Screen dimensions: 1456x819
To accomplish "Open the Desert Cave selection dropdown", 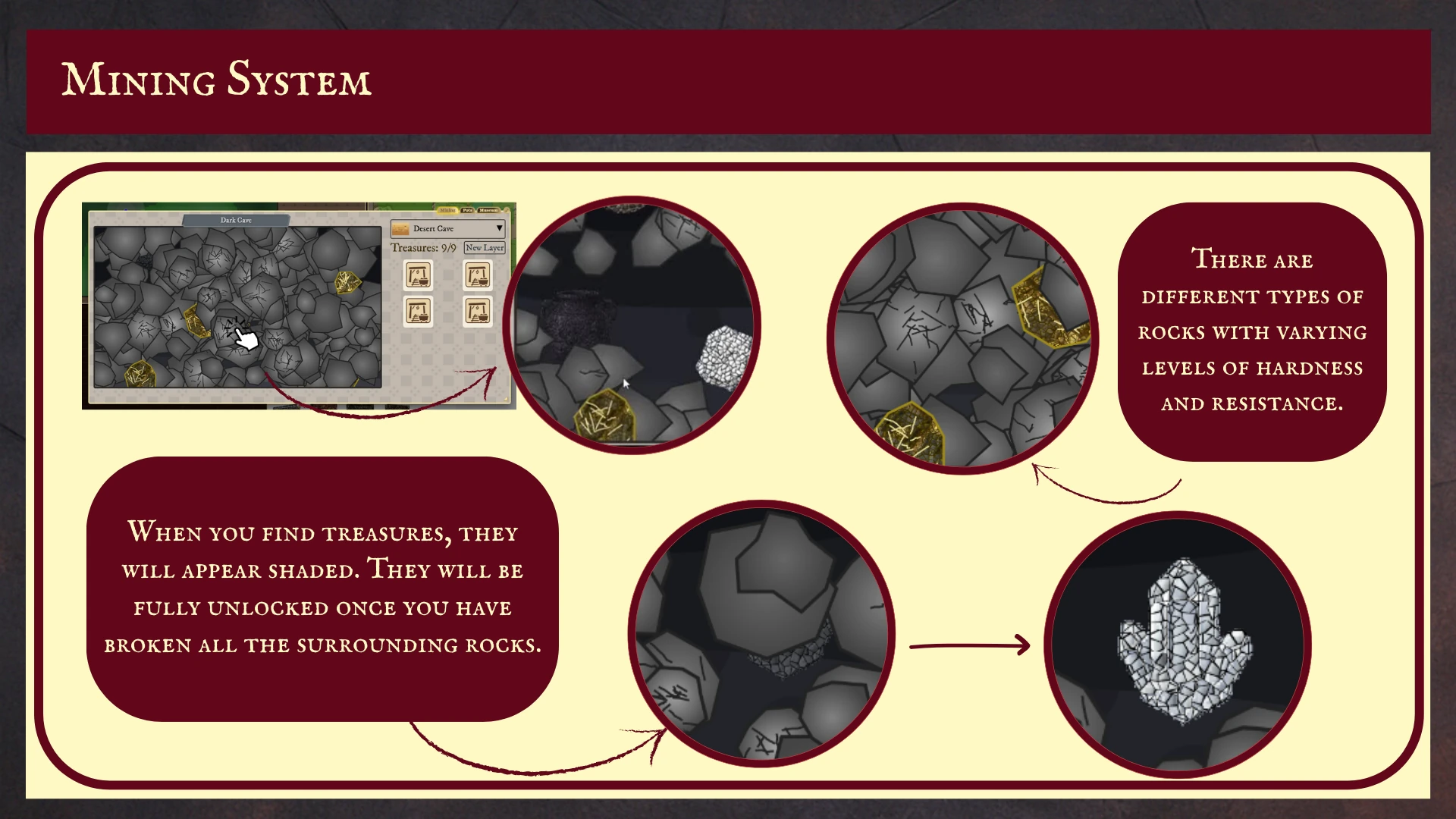I will point(500,228).
